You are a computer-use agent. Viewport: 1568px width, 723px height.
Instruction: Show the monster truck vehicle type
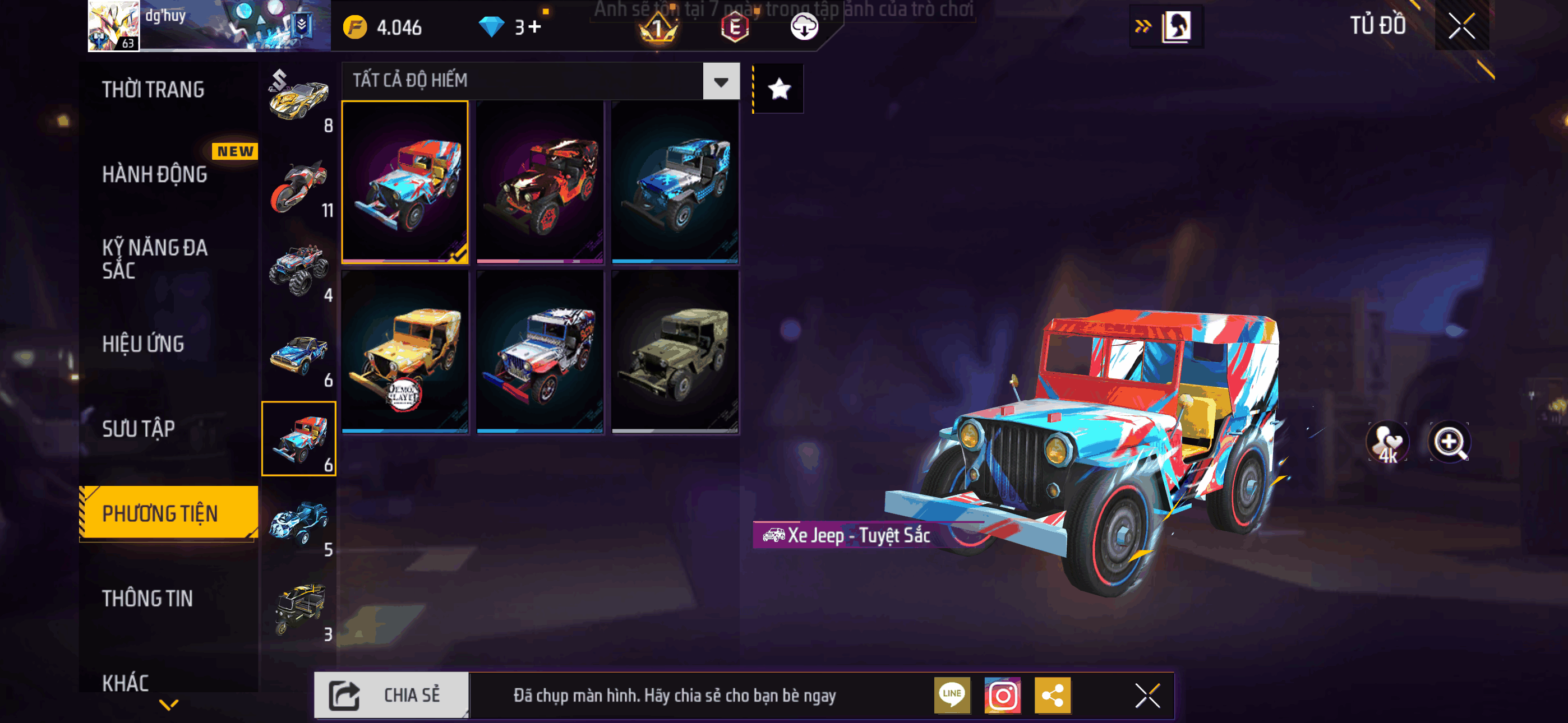point(299,270)
